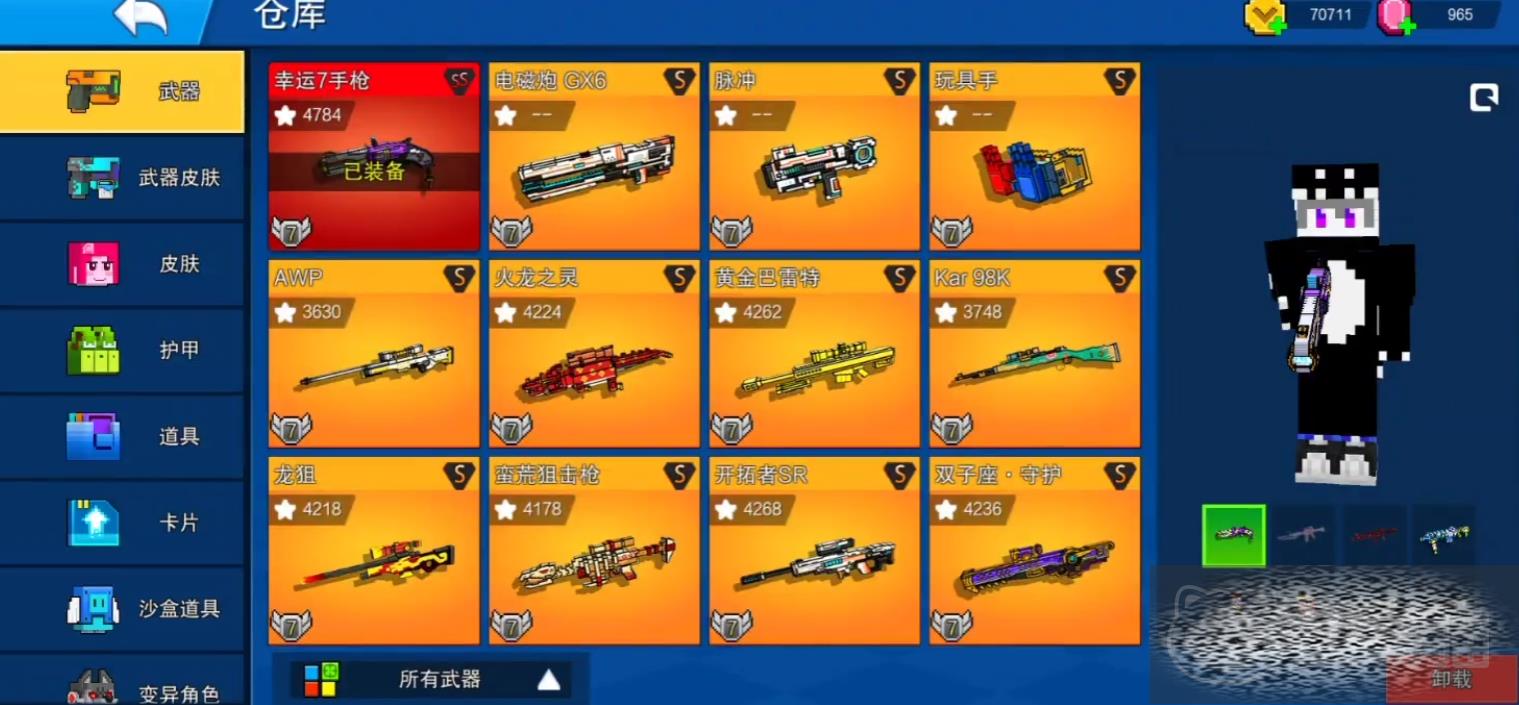This screenshot has height=705, width=1519.
Task: Choose the 双子座·守护 weapon card
Action: tap(1034, 551)
